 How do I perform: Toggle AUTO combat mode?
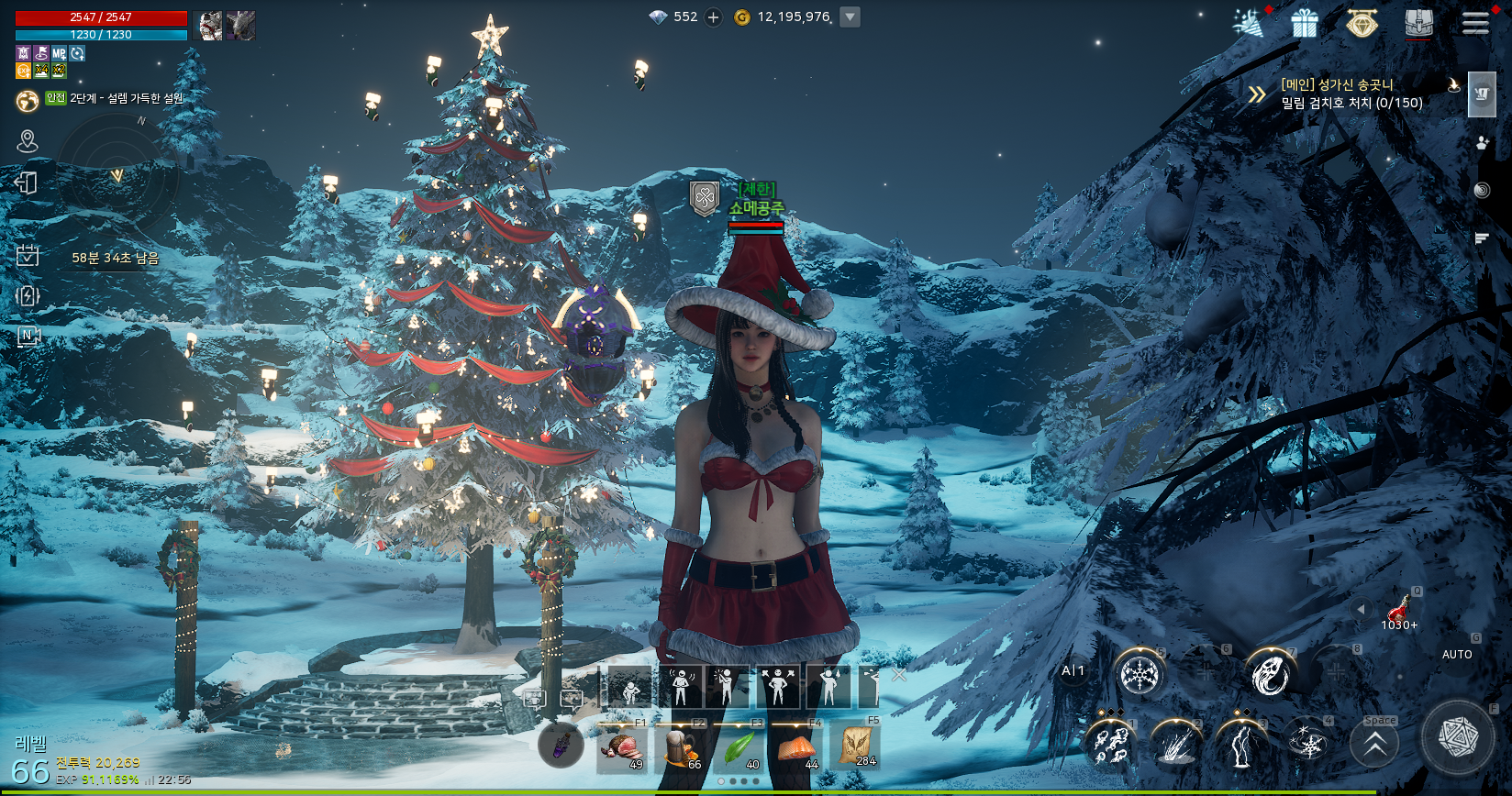tap(1457, 654)
